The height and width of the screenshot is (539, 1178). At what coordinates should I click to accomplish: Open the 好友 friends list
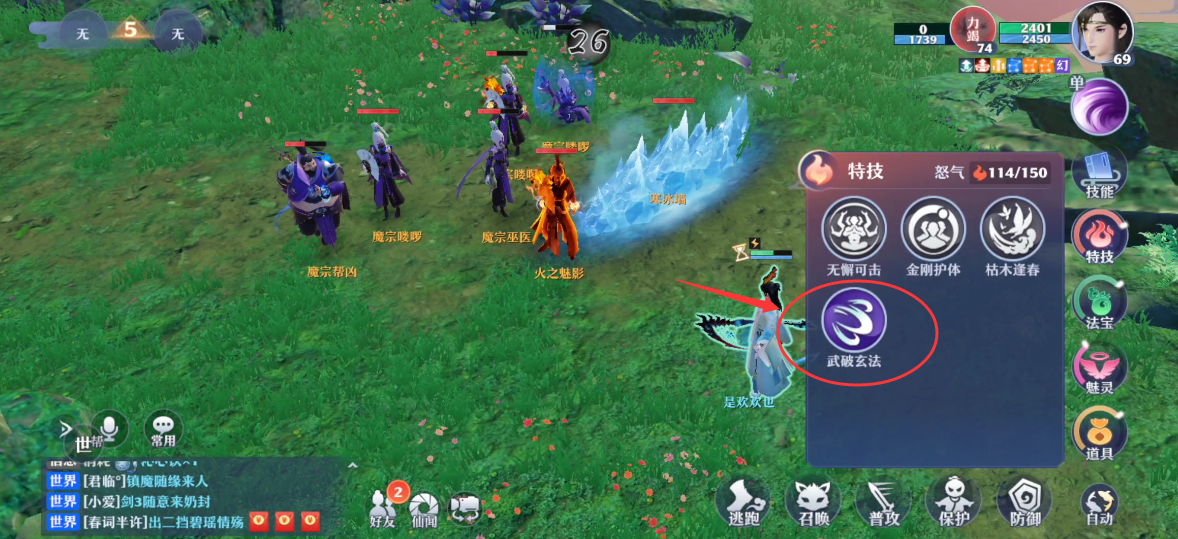point(384,506)
